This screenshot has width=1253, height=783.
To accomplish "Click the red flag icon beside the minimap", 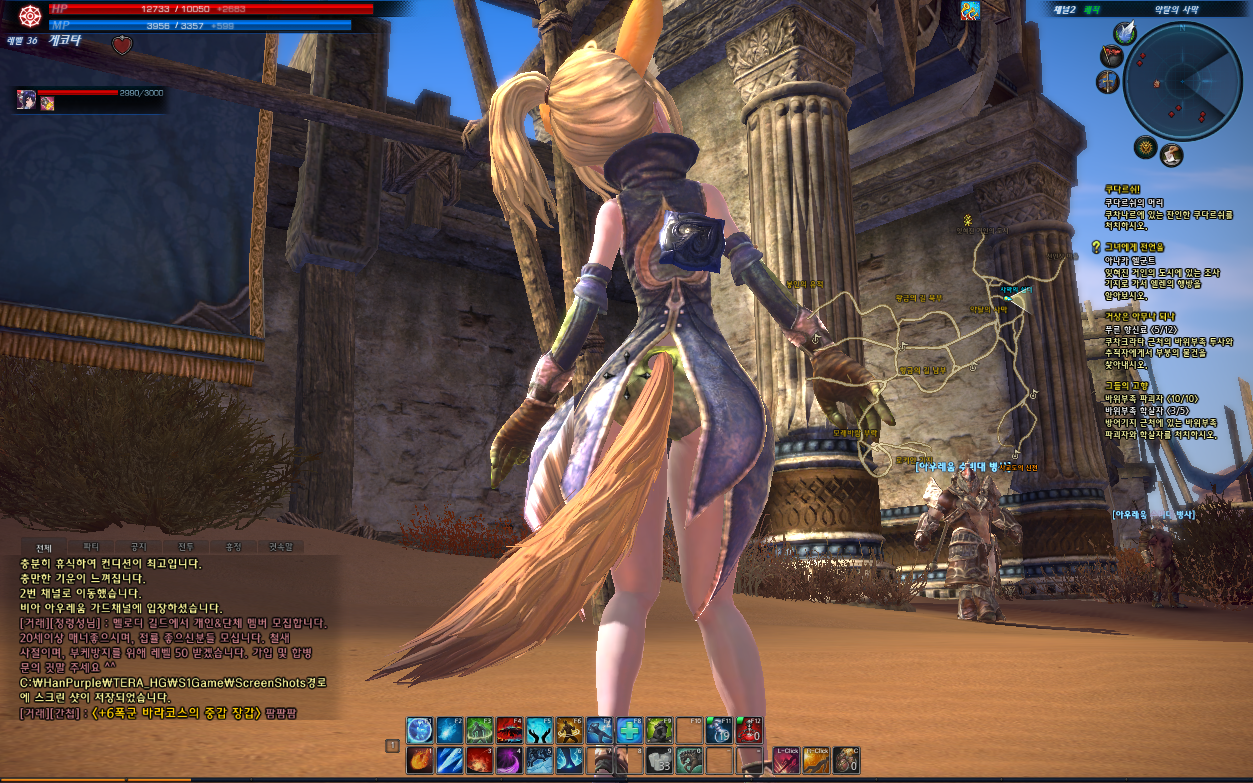I will click(1110, 56).
